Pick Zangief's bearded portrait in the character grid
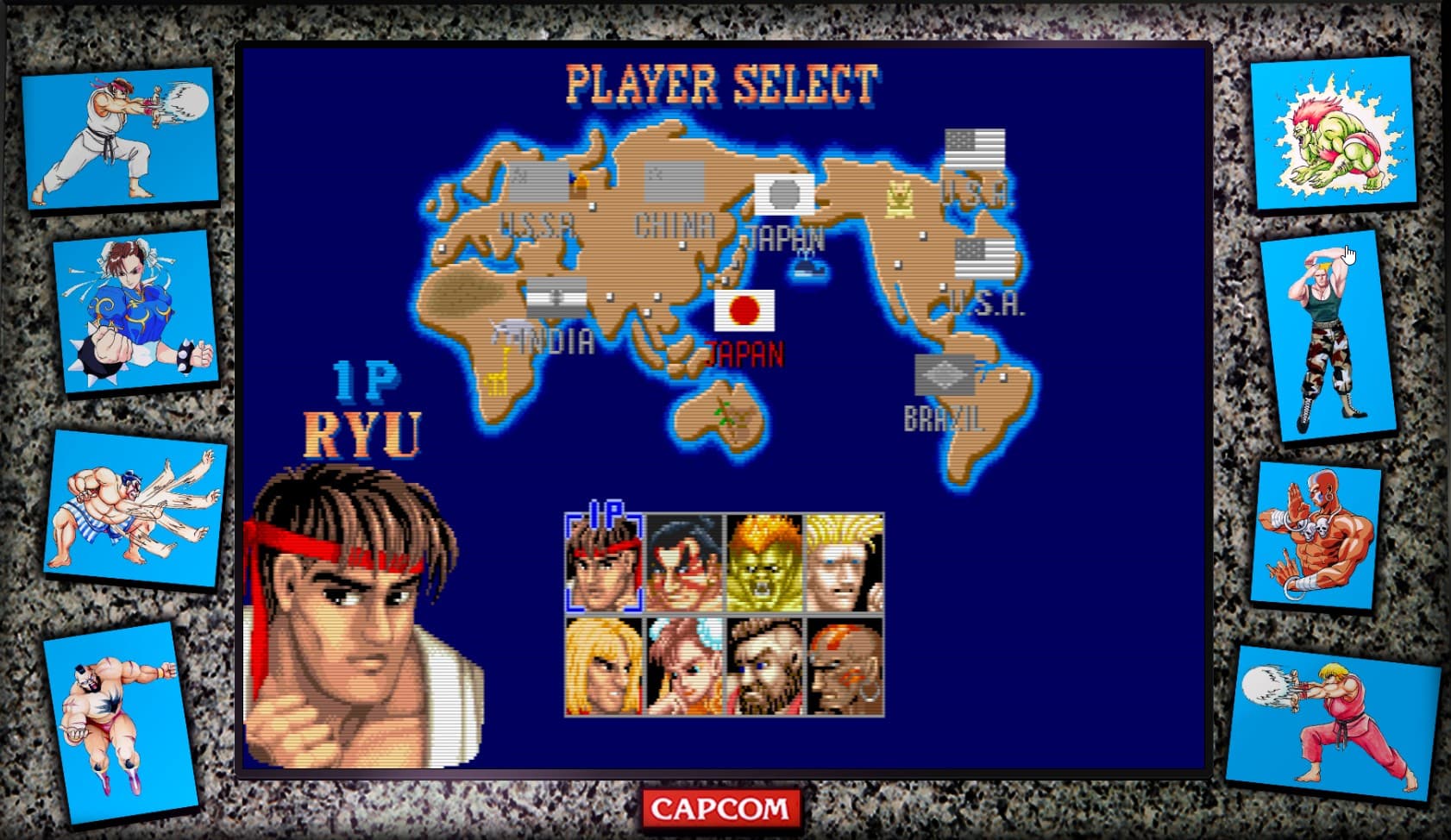This screenshot has height=840, width=1451. [x=764, y=666]
